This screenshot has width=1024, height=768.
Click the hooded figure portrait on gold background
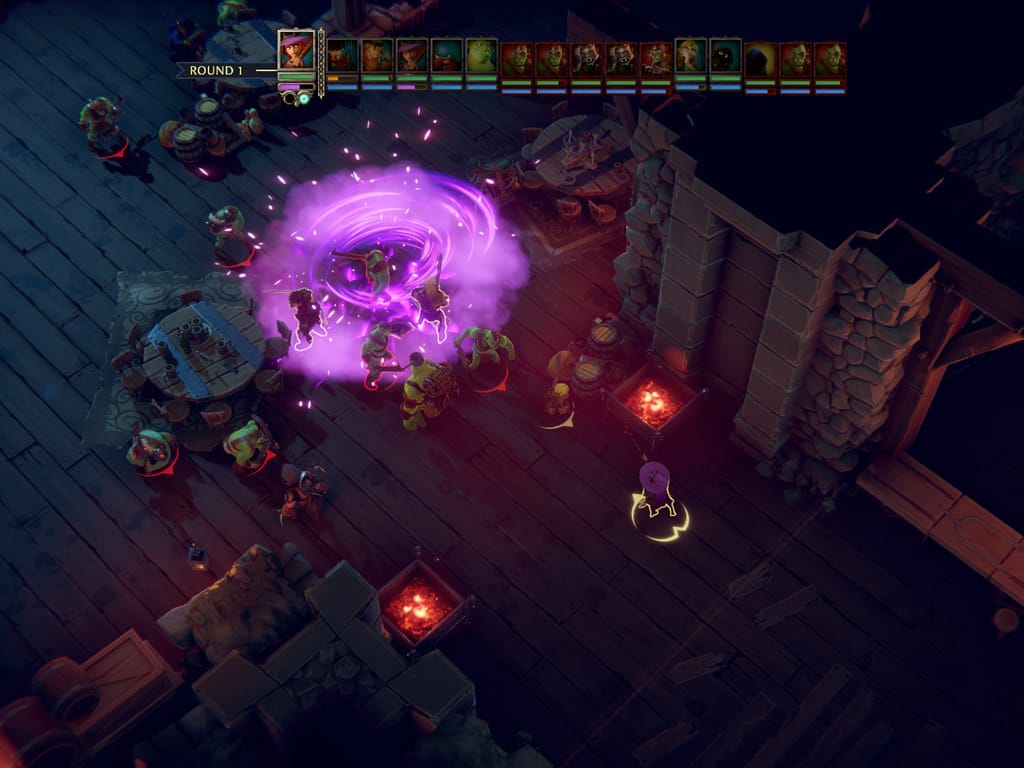760,58
